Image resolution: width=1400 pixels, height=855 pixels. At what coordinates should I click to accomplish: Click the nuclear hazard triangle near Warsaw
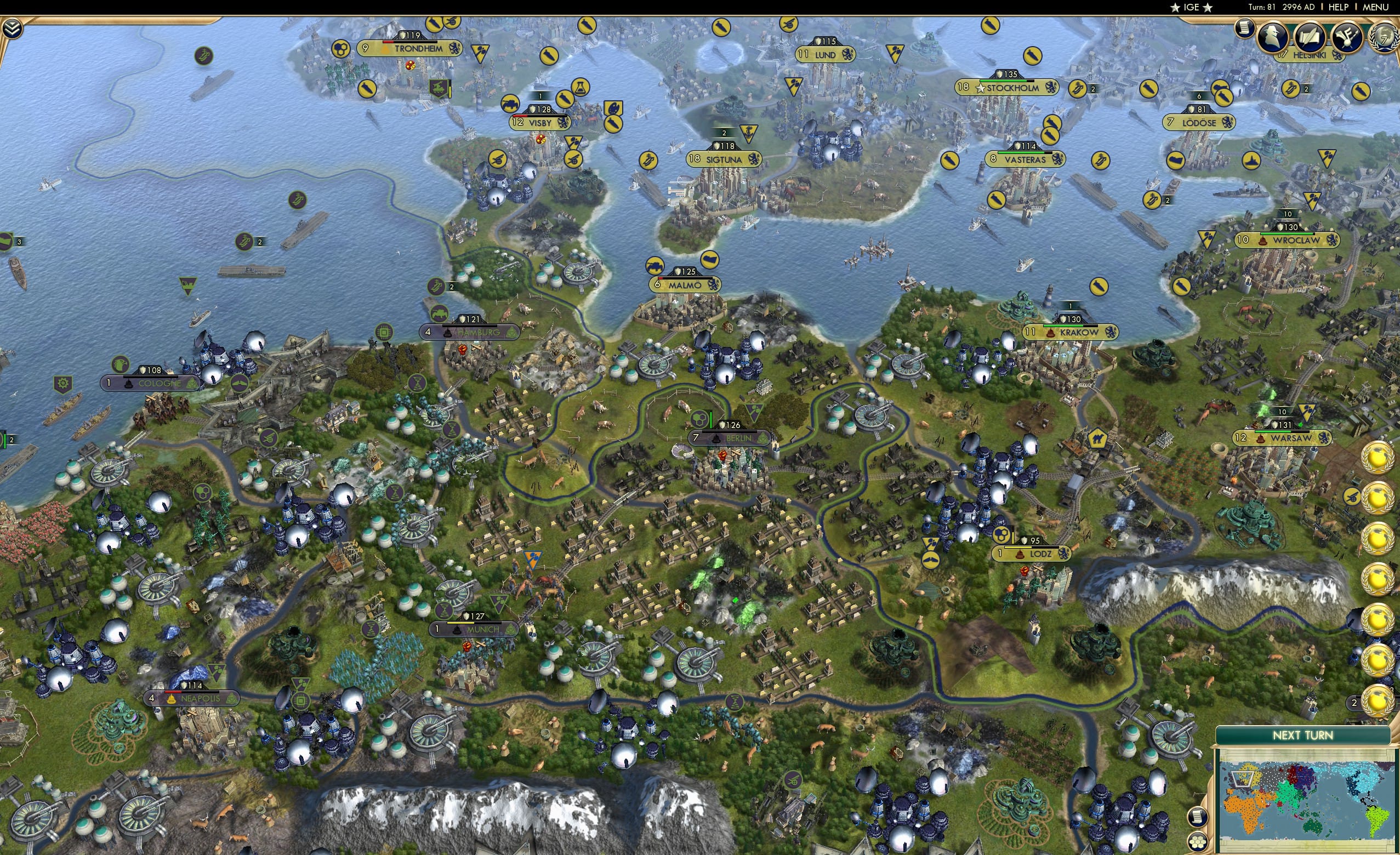tap(1307, 411)
